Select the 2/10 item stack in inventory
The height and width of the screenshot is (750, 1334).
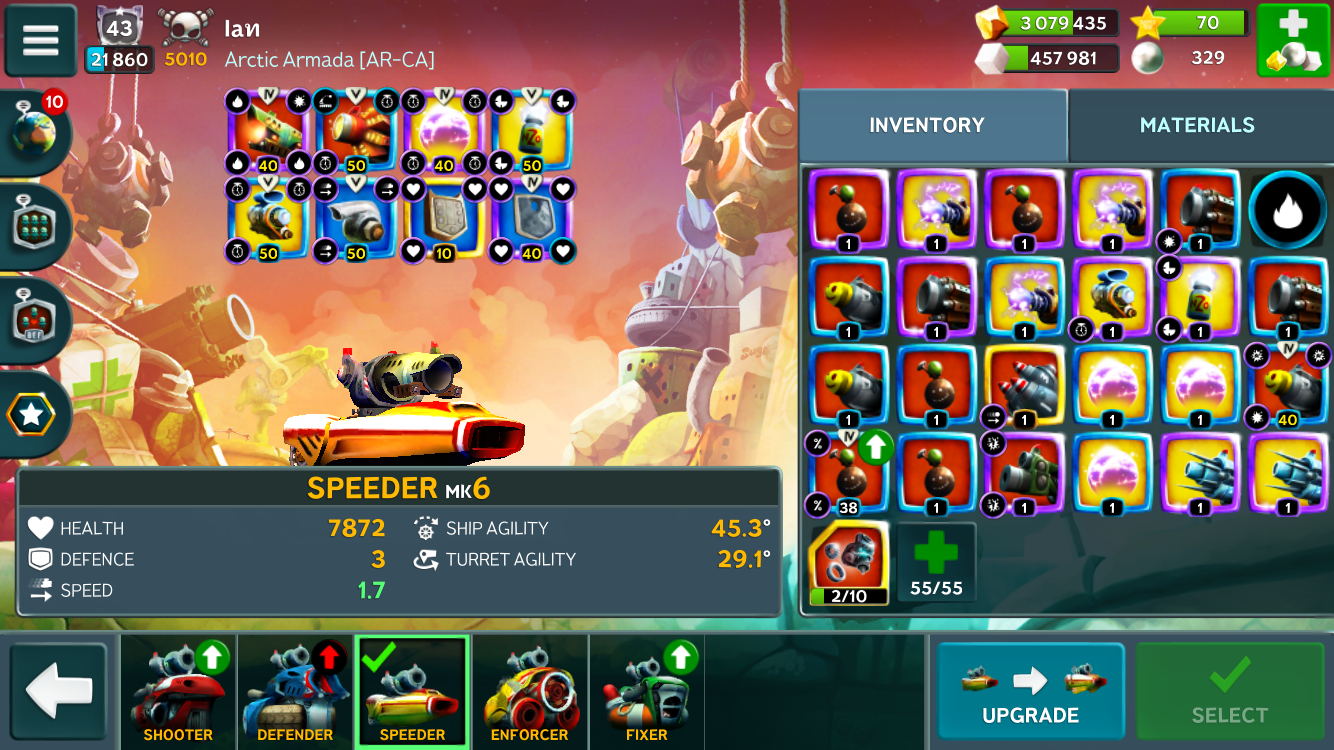847,563
